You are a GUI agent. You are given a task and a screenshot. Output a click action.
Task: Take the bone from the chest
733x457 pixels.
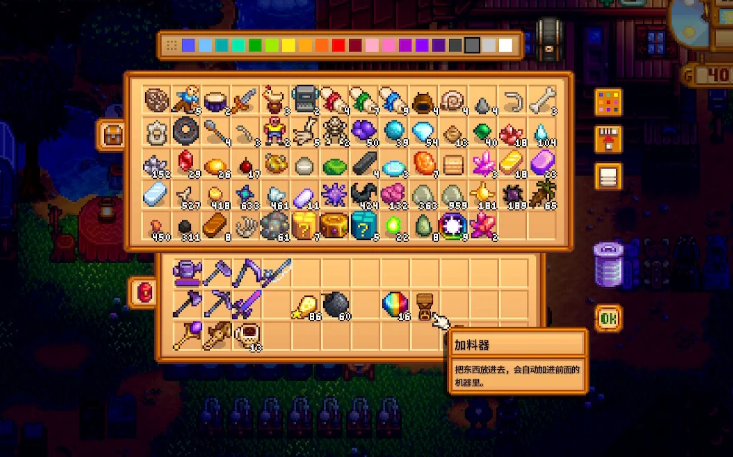(x=545, y=101)
